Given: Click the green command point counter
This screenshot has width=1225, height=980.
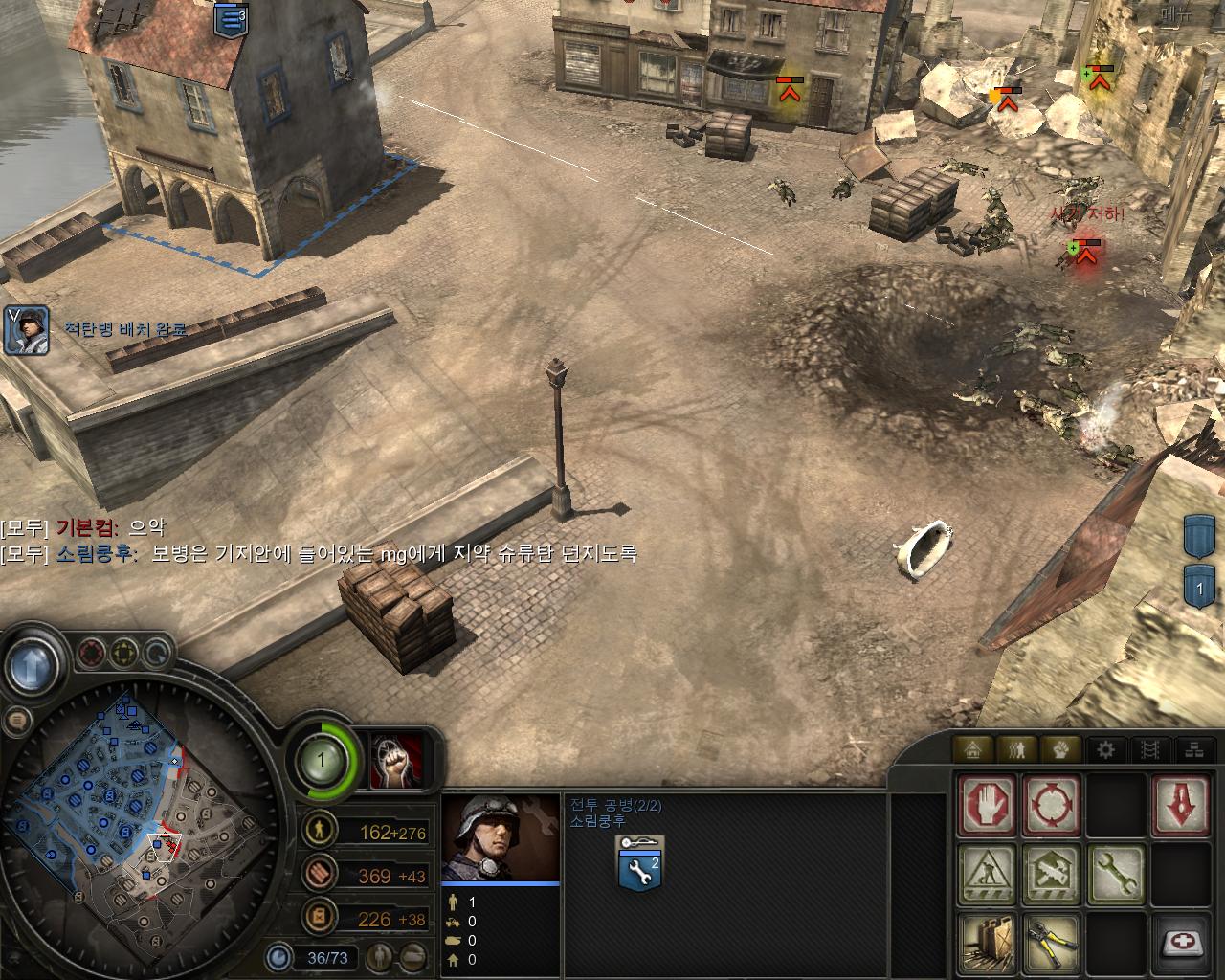Looking at the screenshot, I should point(322,763).
